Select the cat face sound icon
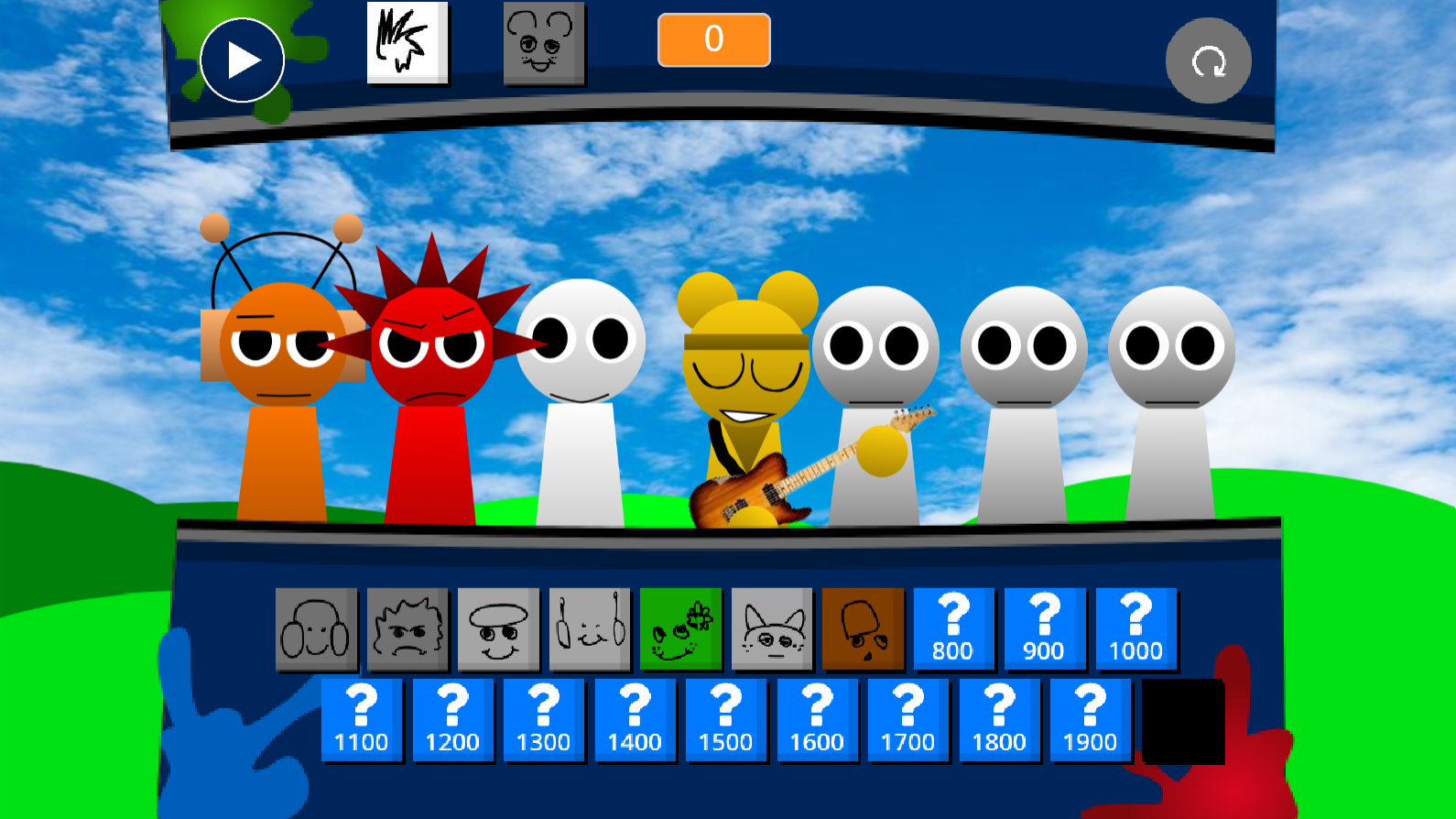Image resolution: width=1456 pixels, height=819 pixels. 772,628
